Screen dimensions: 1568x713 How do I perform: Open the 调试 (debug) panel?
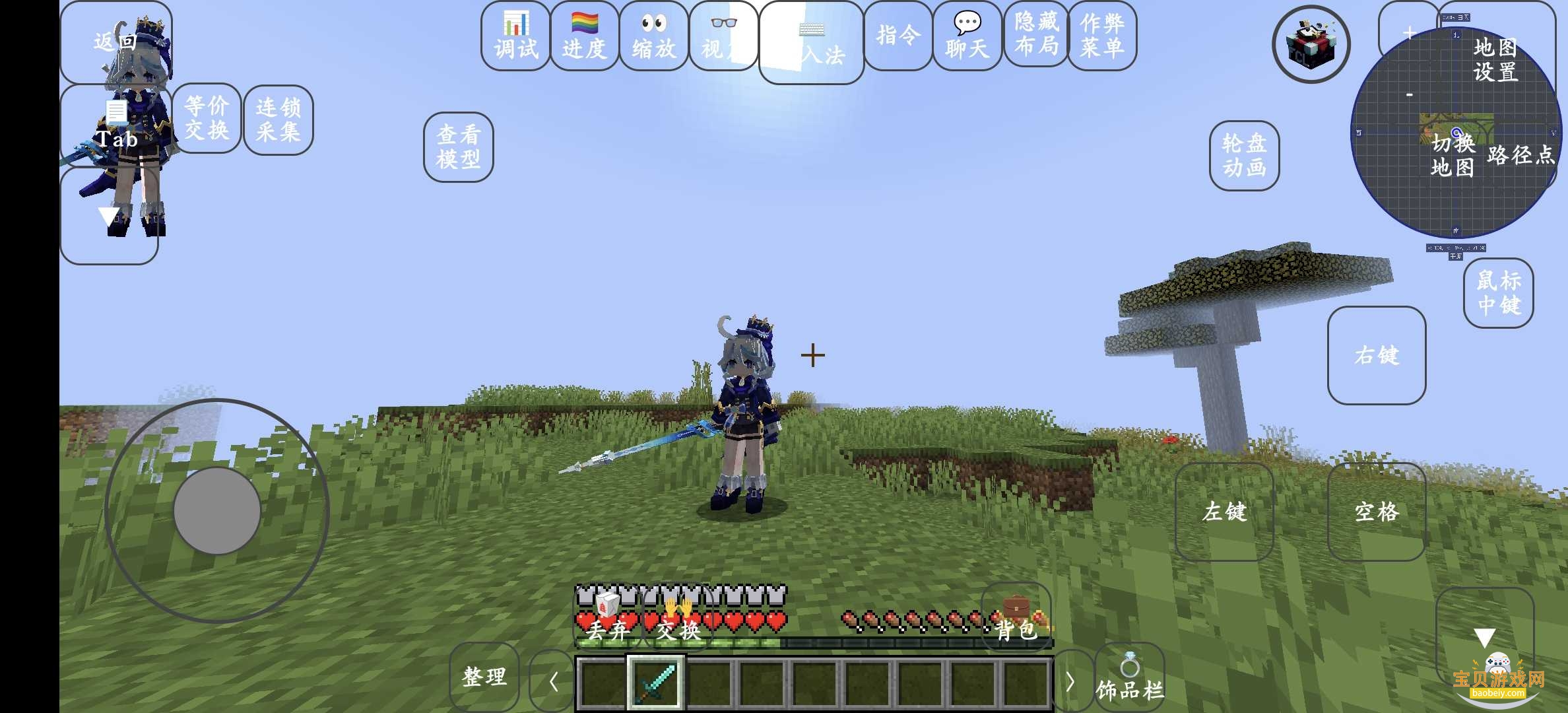[514, 36]
